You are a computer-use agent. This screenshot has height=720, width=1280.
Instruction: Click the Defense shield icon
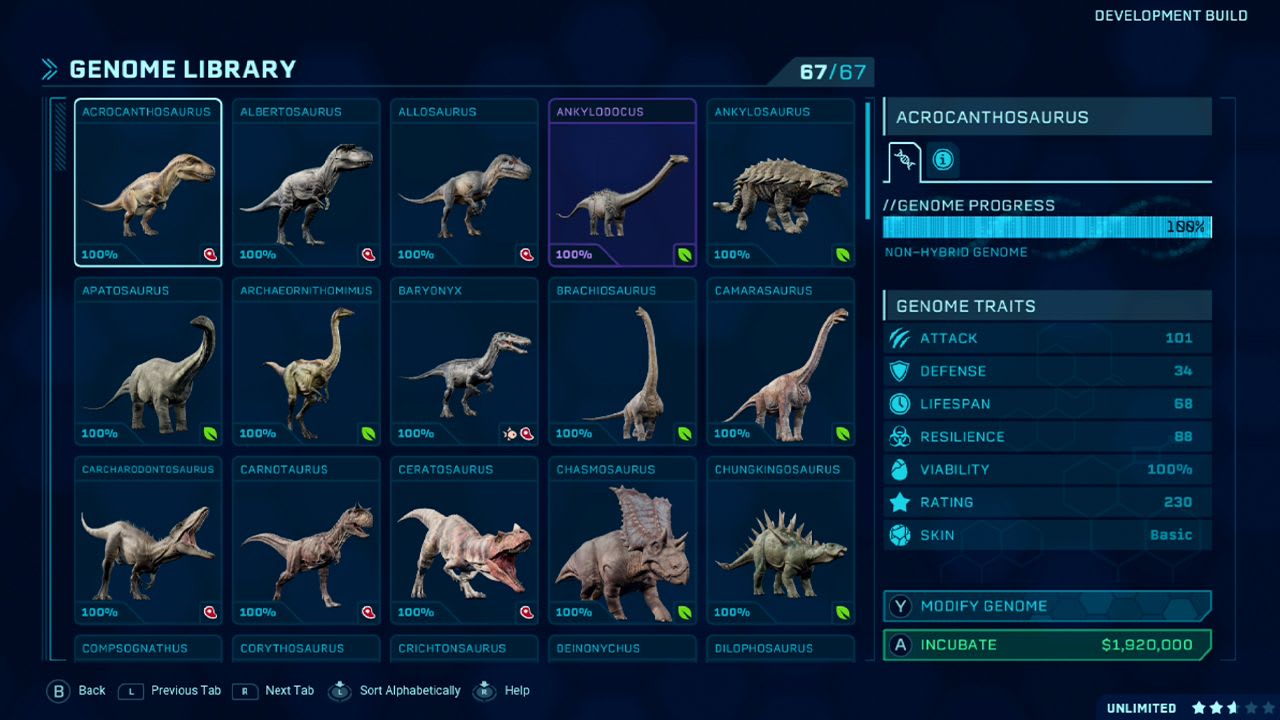point(900,371)
